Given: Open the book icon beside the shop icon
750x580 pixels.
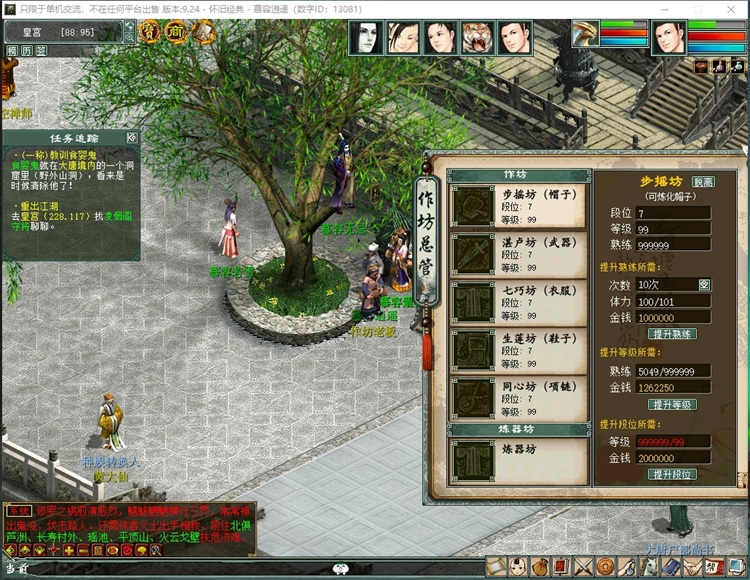Looking at the screenshot, I should point(203,33).
